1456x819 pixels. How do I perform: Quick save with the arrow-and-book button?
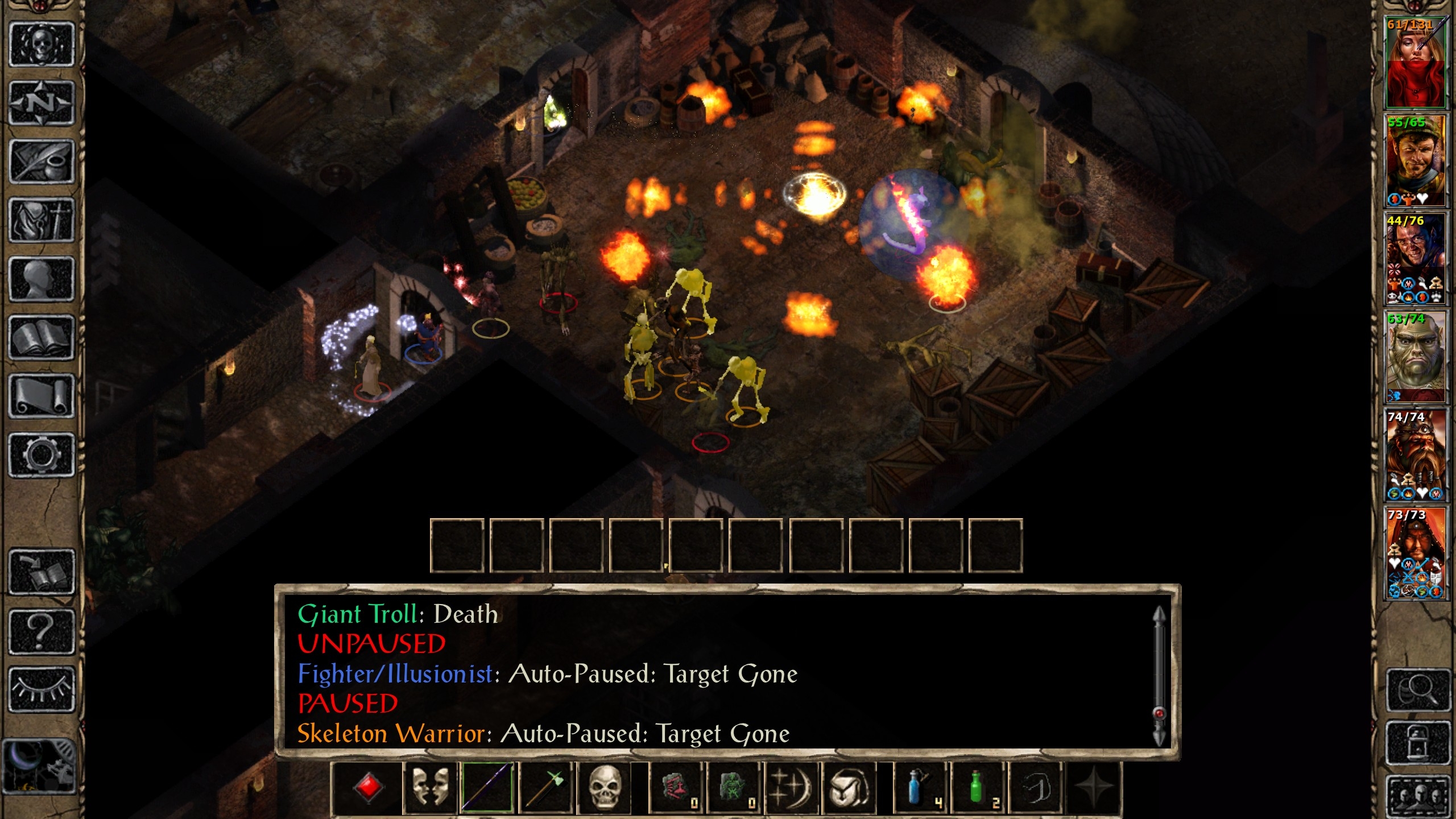[42, 572]
